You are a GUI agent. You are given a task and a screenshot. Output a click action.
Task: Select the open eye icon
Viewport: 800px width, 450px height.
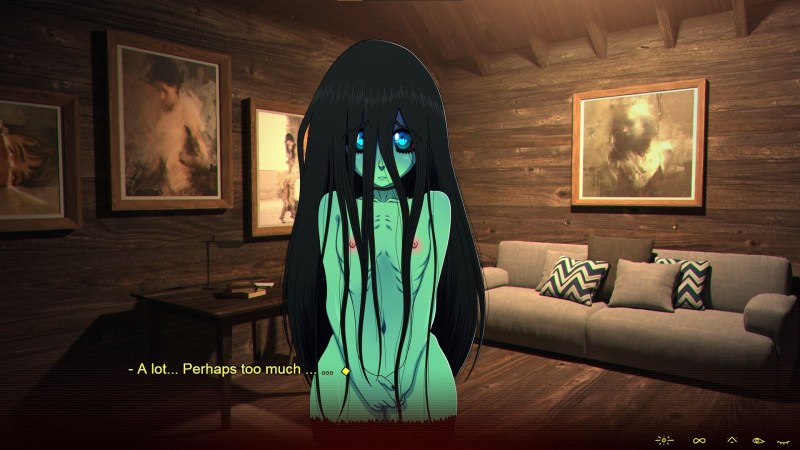click(x=757, y=440)
